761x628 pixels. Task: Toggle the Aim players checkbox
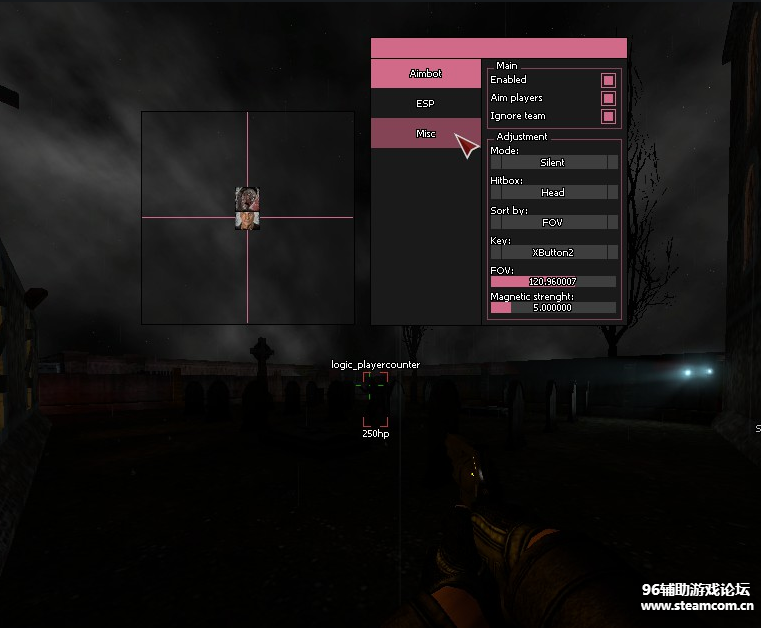607,98
